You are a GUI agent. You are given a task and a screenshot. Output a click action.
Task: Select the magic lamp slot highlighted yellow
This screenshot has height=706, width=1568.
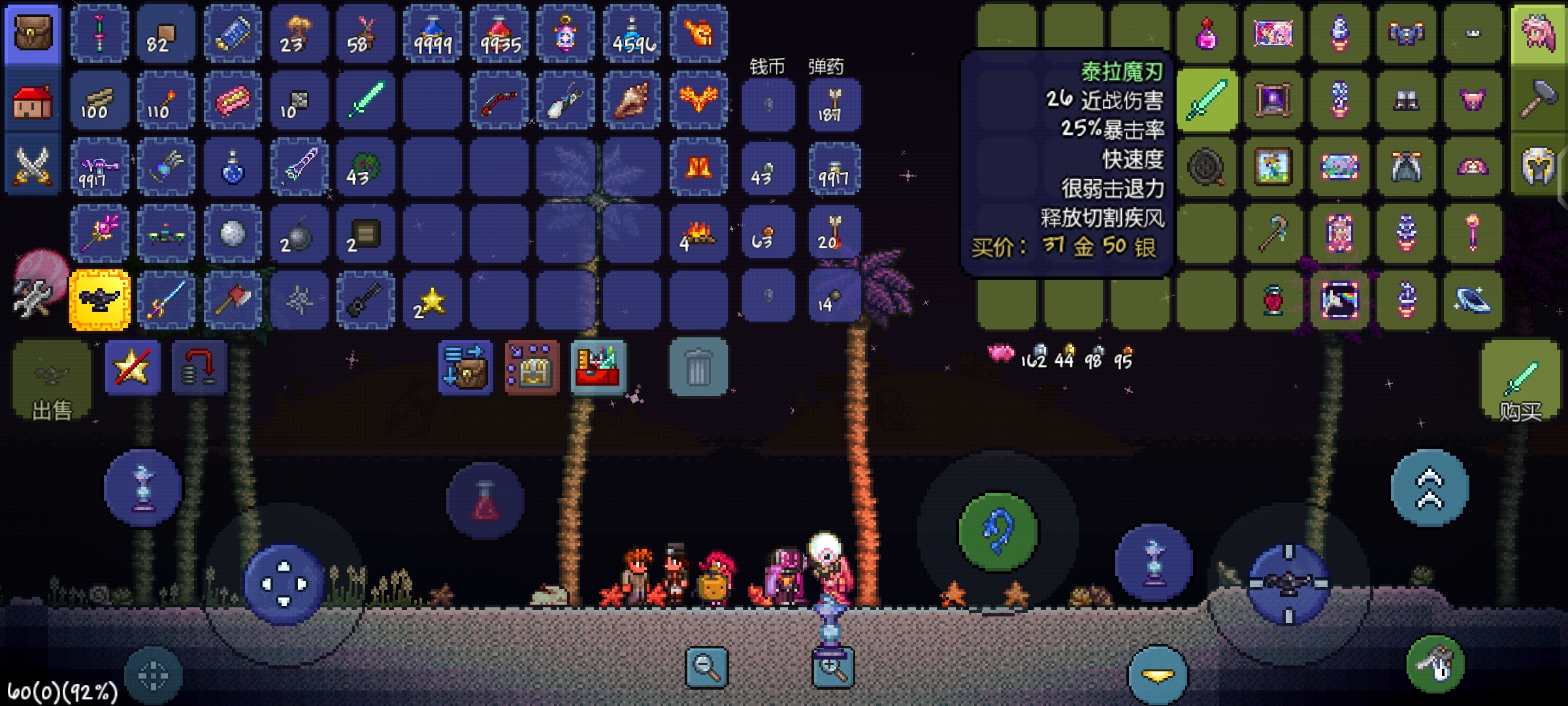[100, 299]
